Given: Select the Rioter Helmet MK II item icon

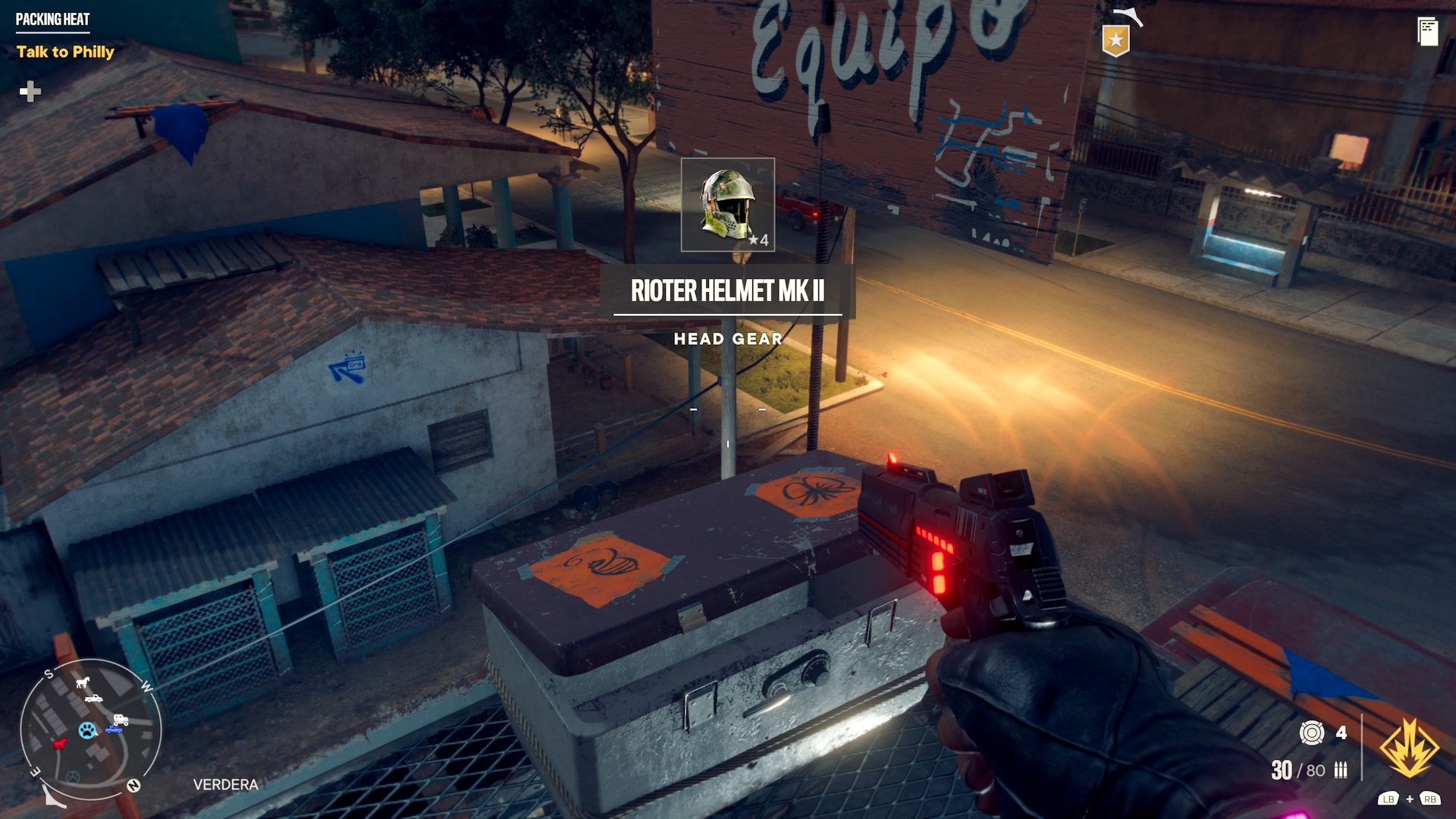Looking at the screenshot, I should point(728,202).
